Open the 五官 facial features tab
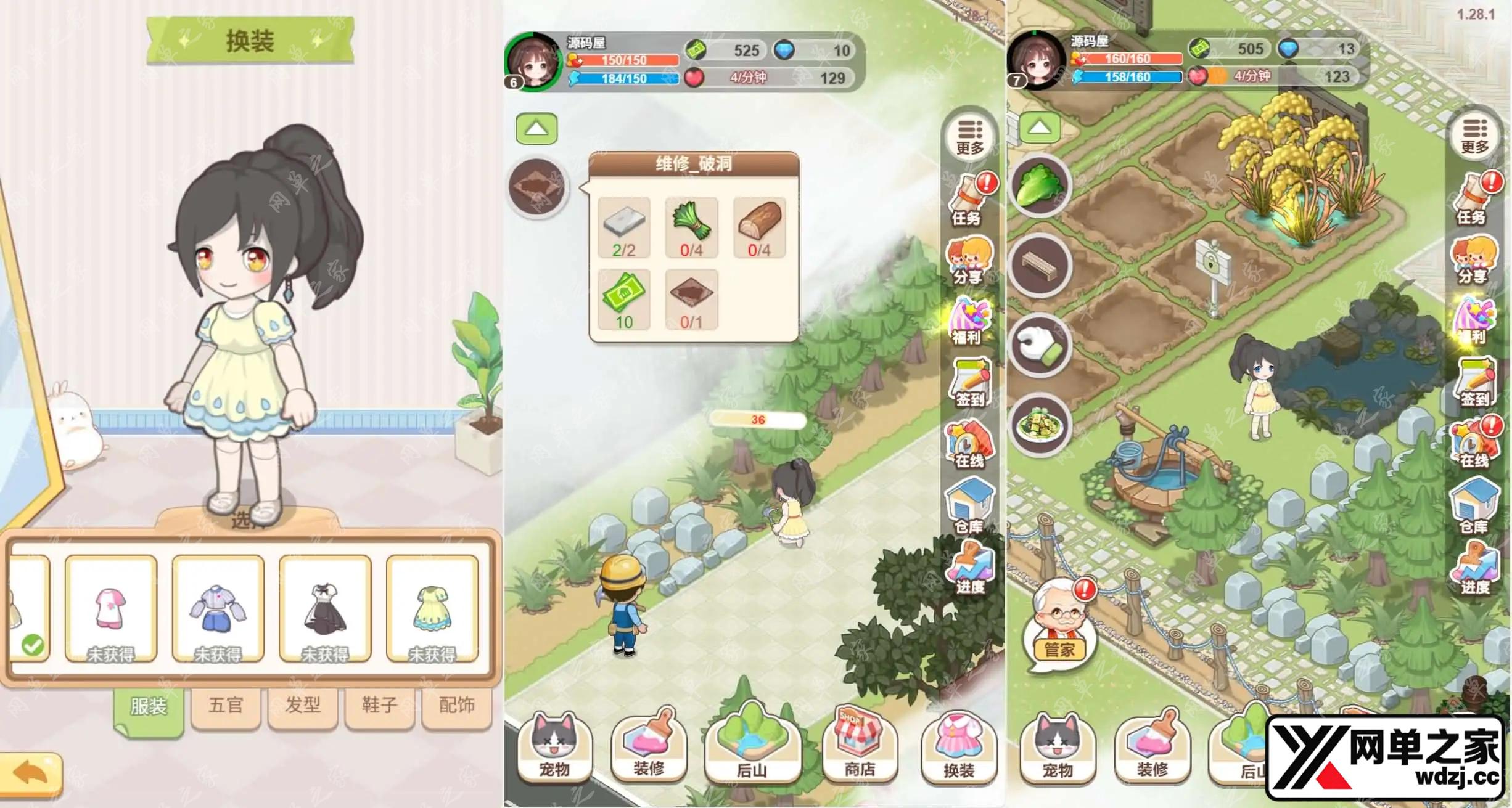 (226, 705)
